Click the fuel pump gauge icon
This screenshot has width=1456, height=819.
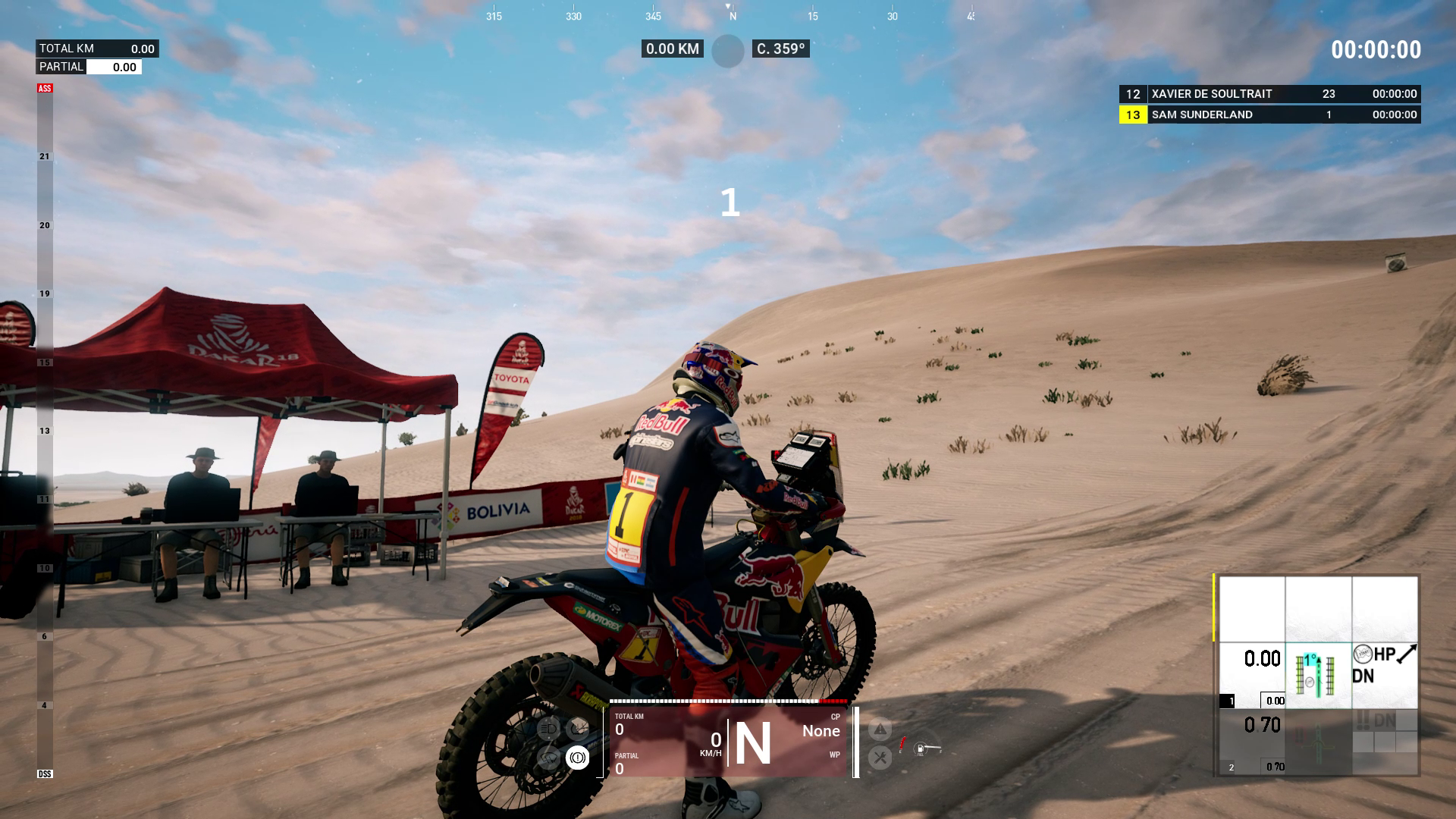click(921, 749)
